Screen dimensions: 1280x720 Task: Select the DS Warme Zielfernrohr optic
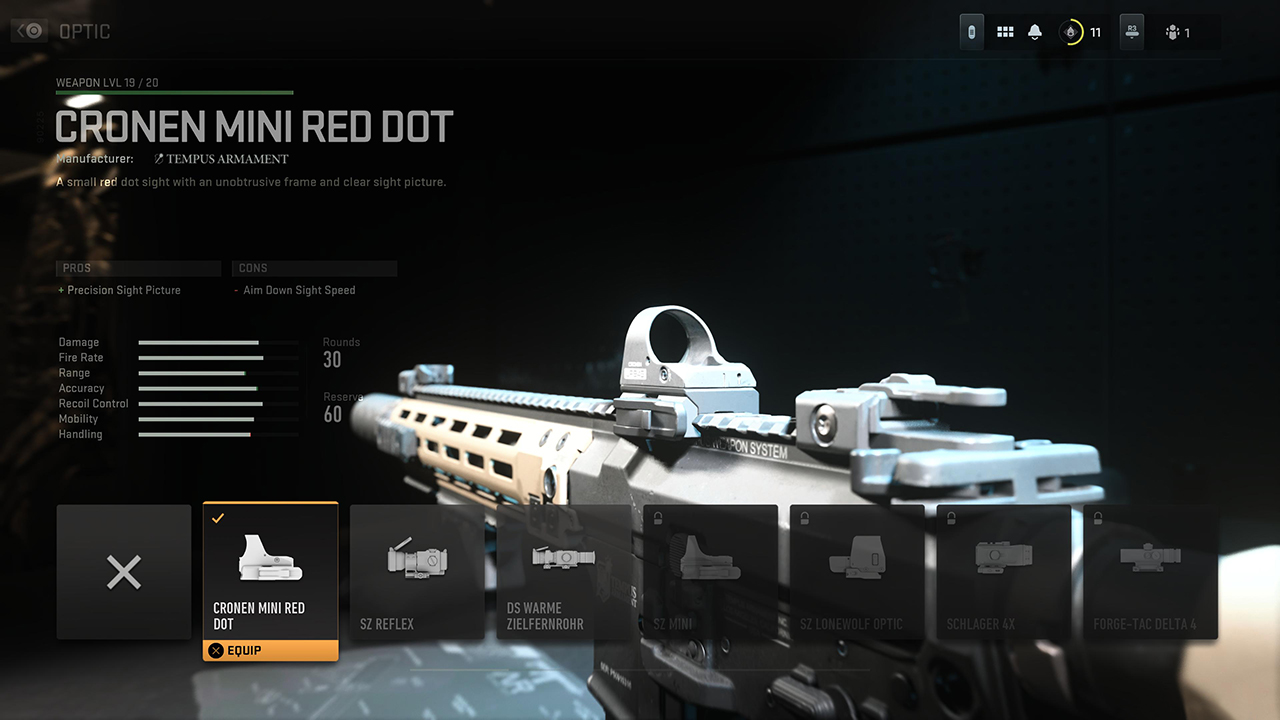tap(564, 572)
